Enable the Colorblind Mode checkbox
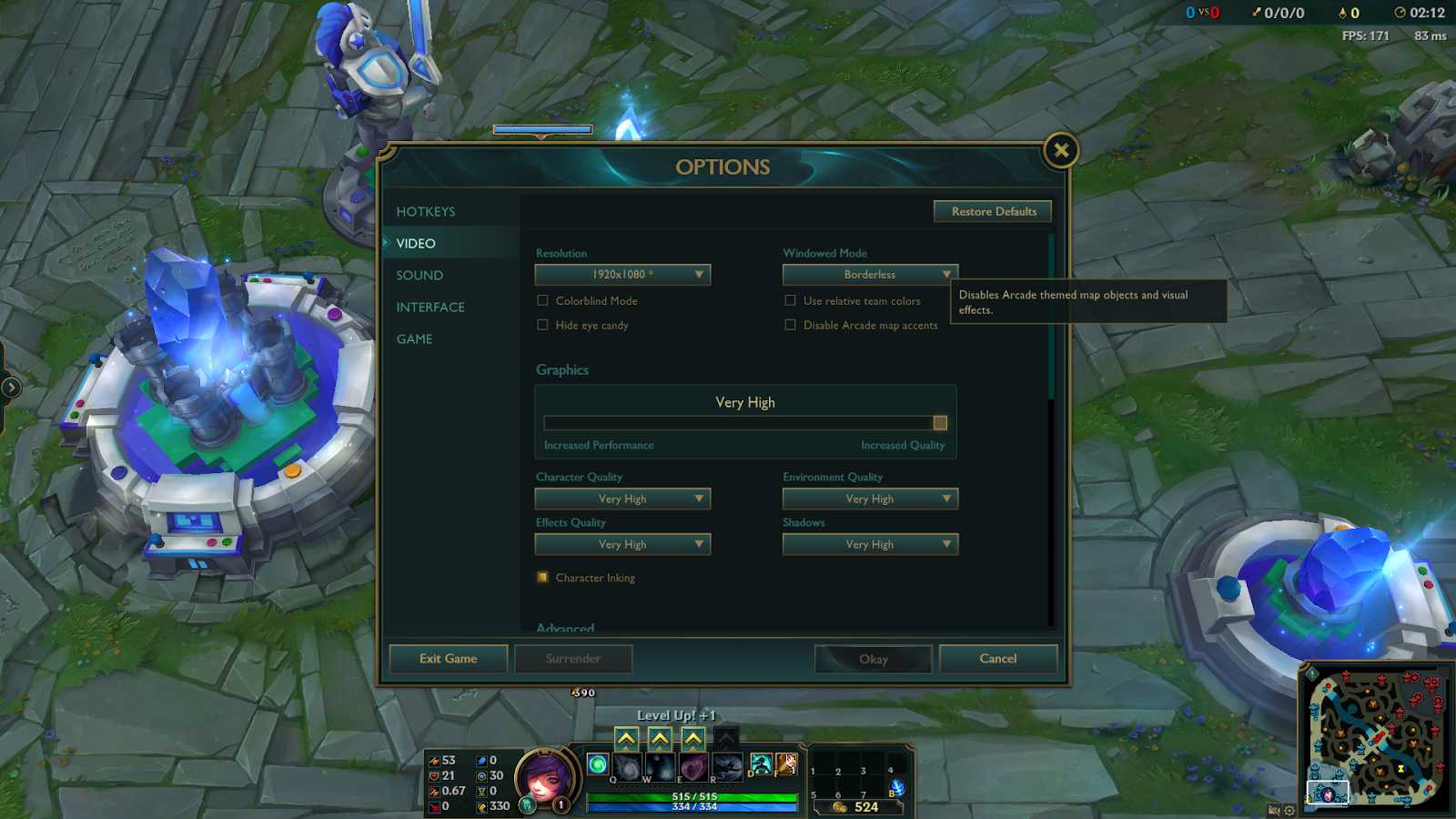This screenshot has width=1456, height=819. click(x=542, y=300)
